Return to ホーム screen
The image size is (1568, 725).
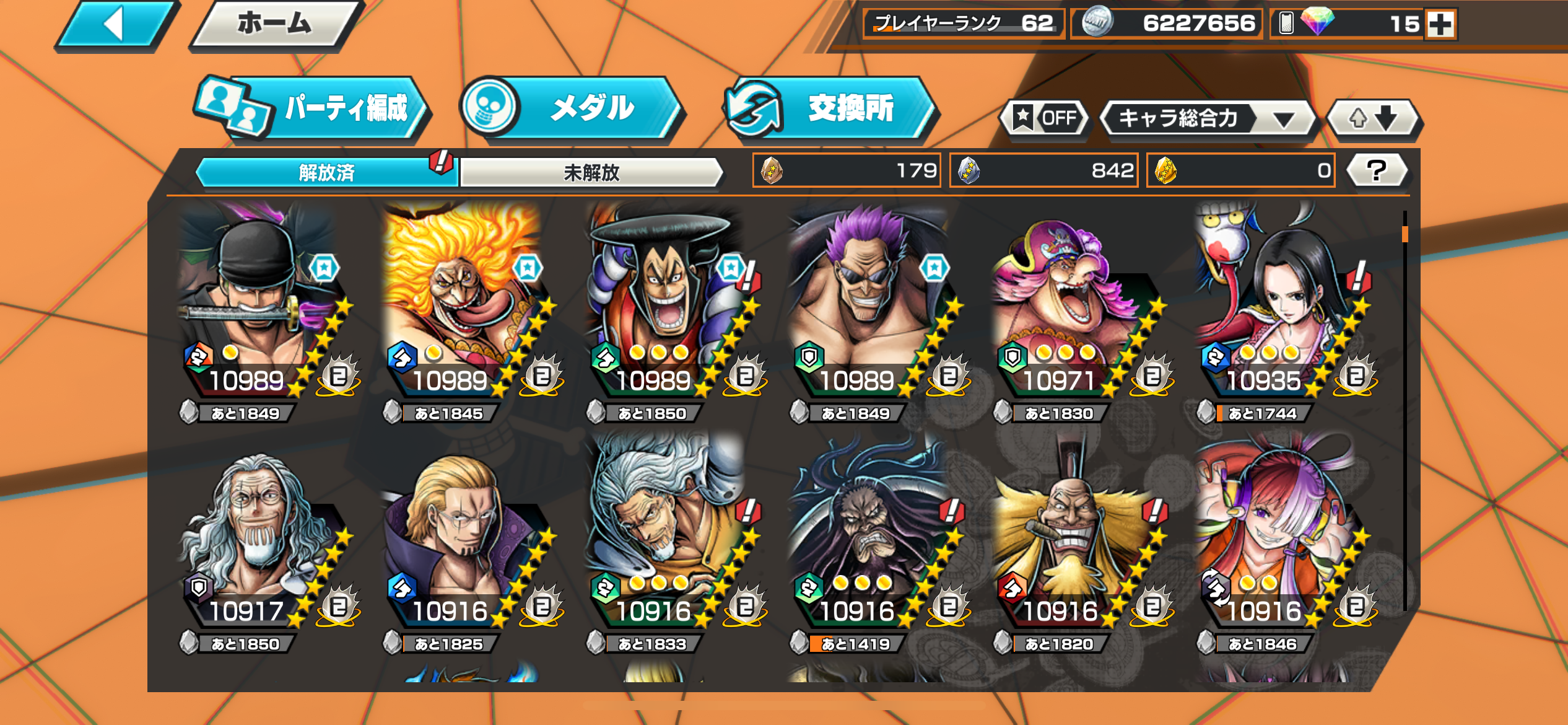pyautogui.click(x=275, y=25)
